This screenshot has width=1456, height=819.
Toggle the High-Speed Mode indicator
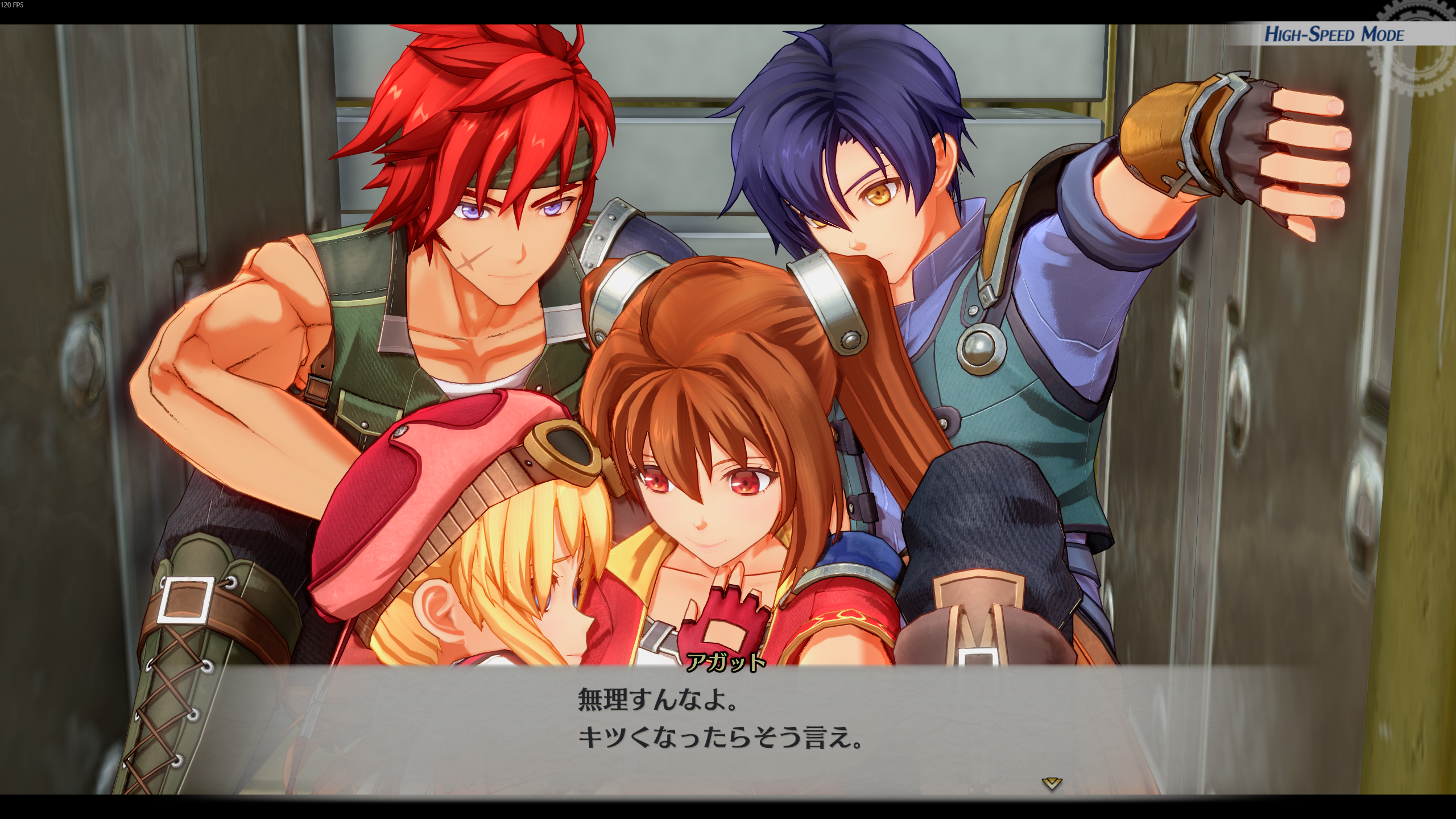tap(1334, 35)
